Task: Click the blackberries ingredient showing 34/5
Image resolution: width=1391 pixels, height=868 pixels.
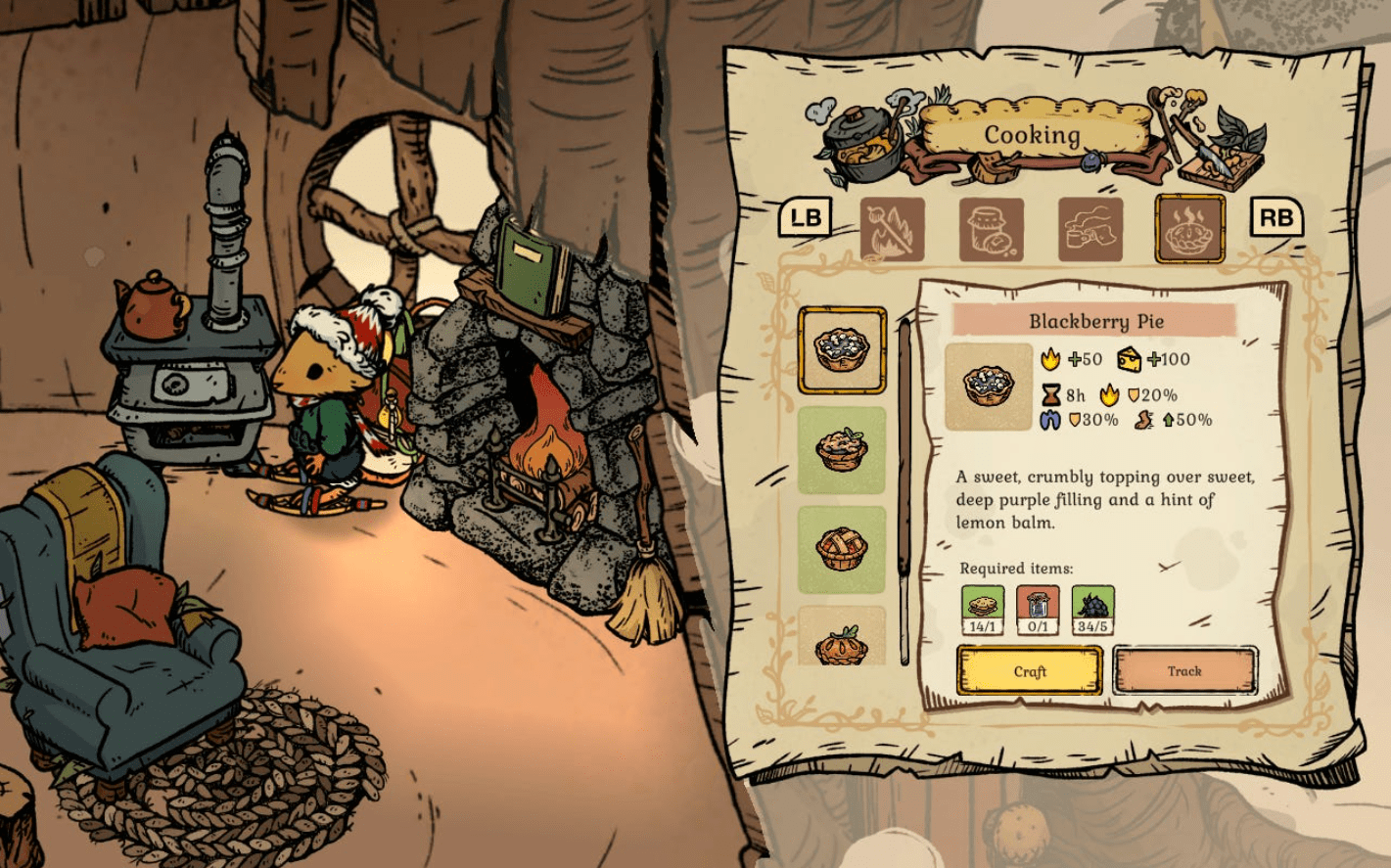Action: click(x=1092, y=609)
